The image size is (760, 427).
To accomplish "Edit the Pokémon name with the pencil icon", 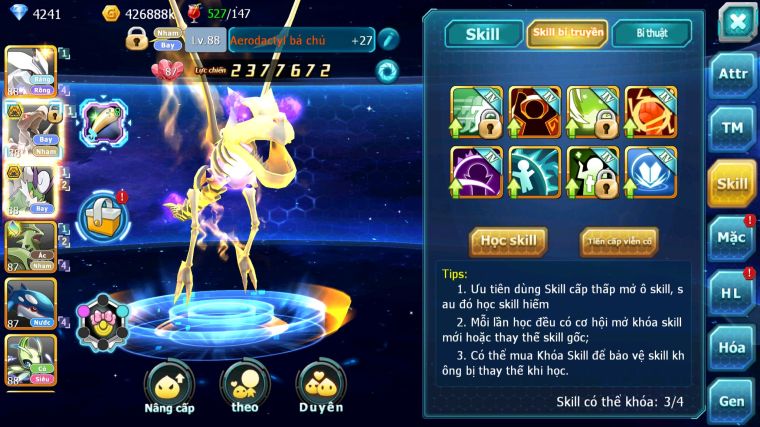I will click(388, 40).
